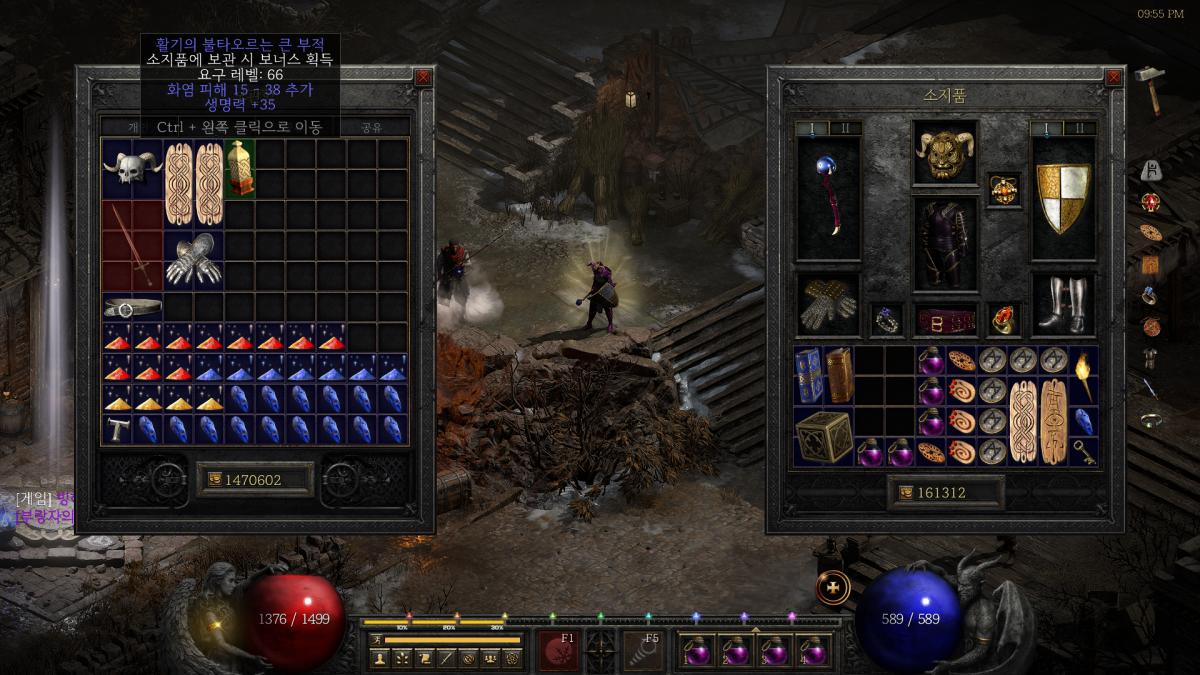Close the stash window

[423, 77]
